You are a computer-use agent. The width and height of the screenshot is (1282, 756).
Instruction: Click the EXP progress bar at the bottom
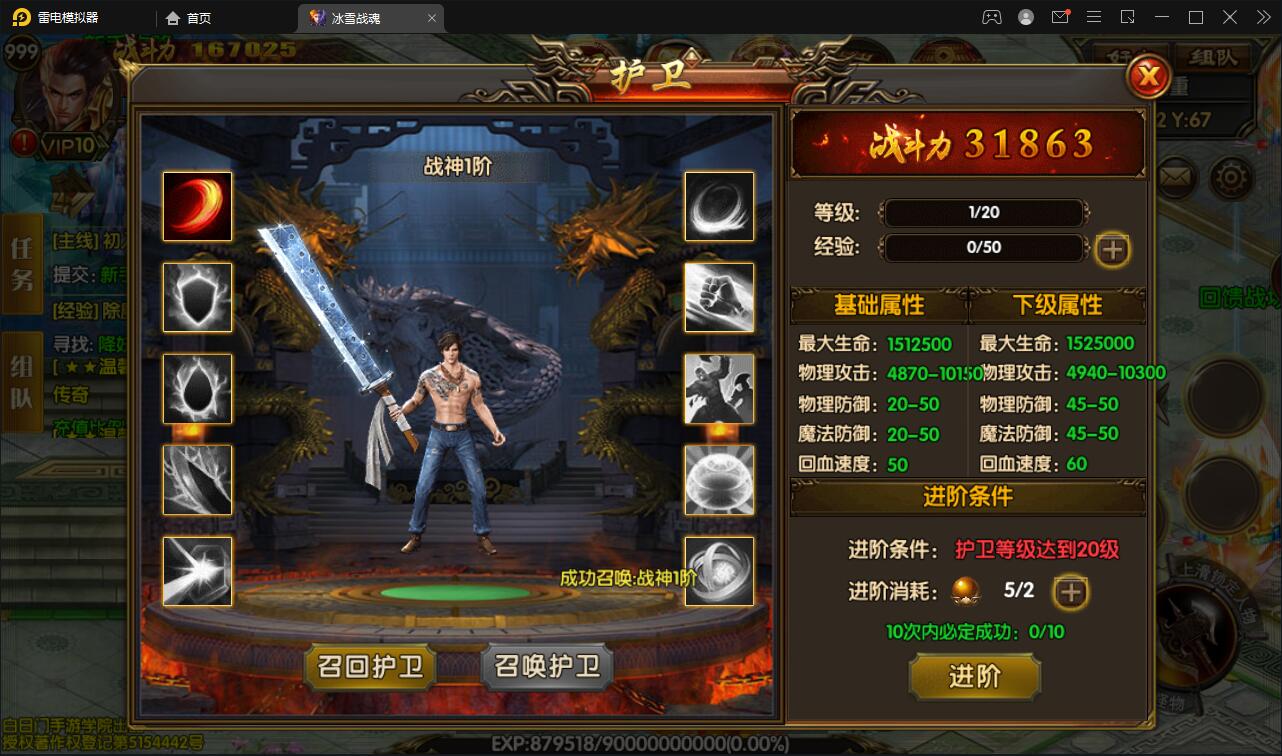[640, 744]
